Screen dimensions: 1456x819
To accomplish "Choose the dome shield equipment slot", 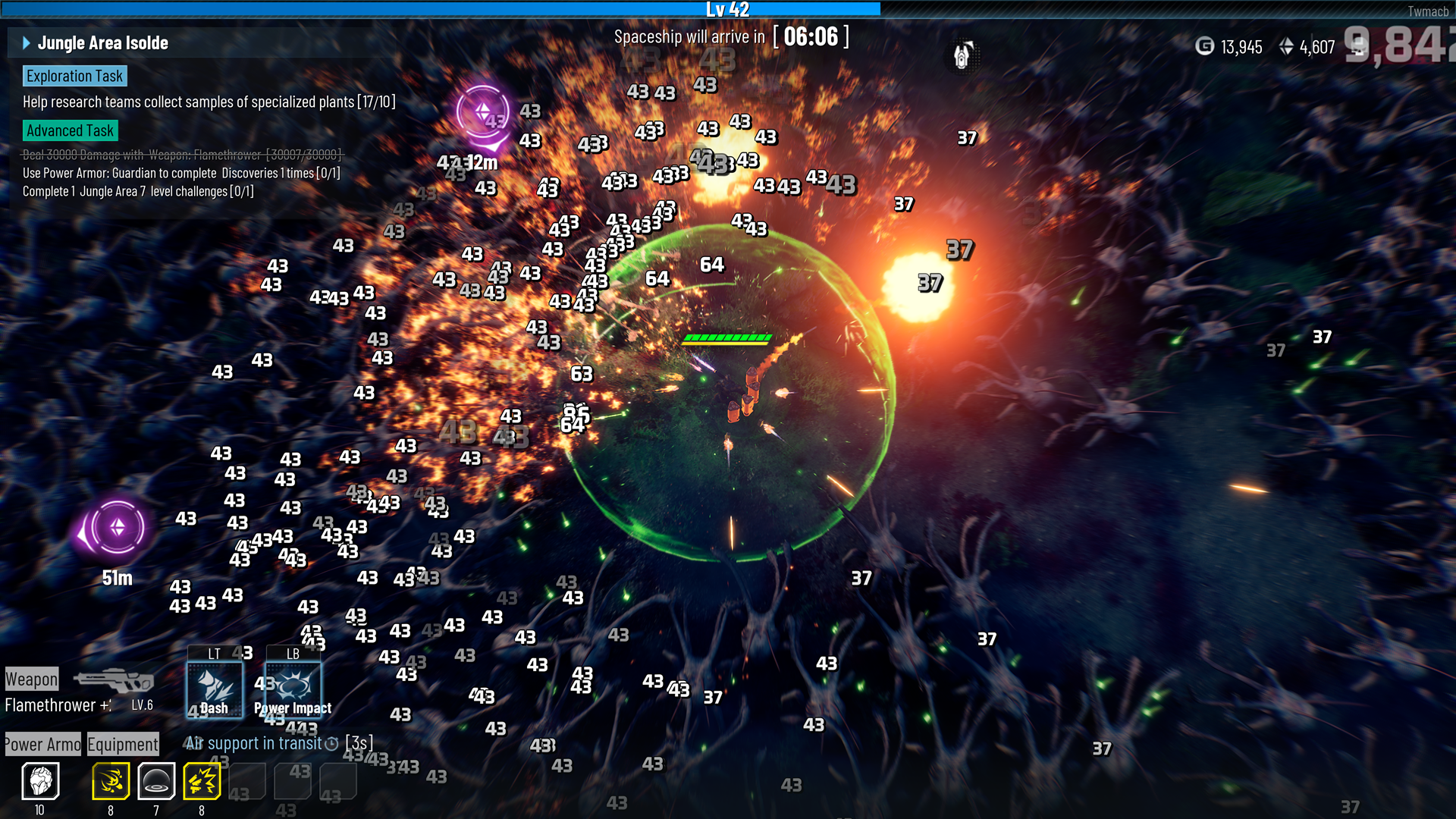I will [156, 781].
